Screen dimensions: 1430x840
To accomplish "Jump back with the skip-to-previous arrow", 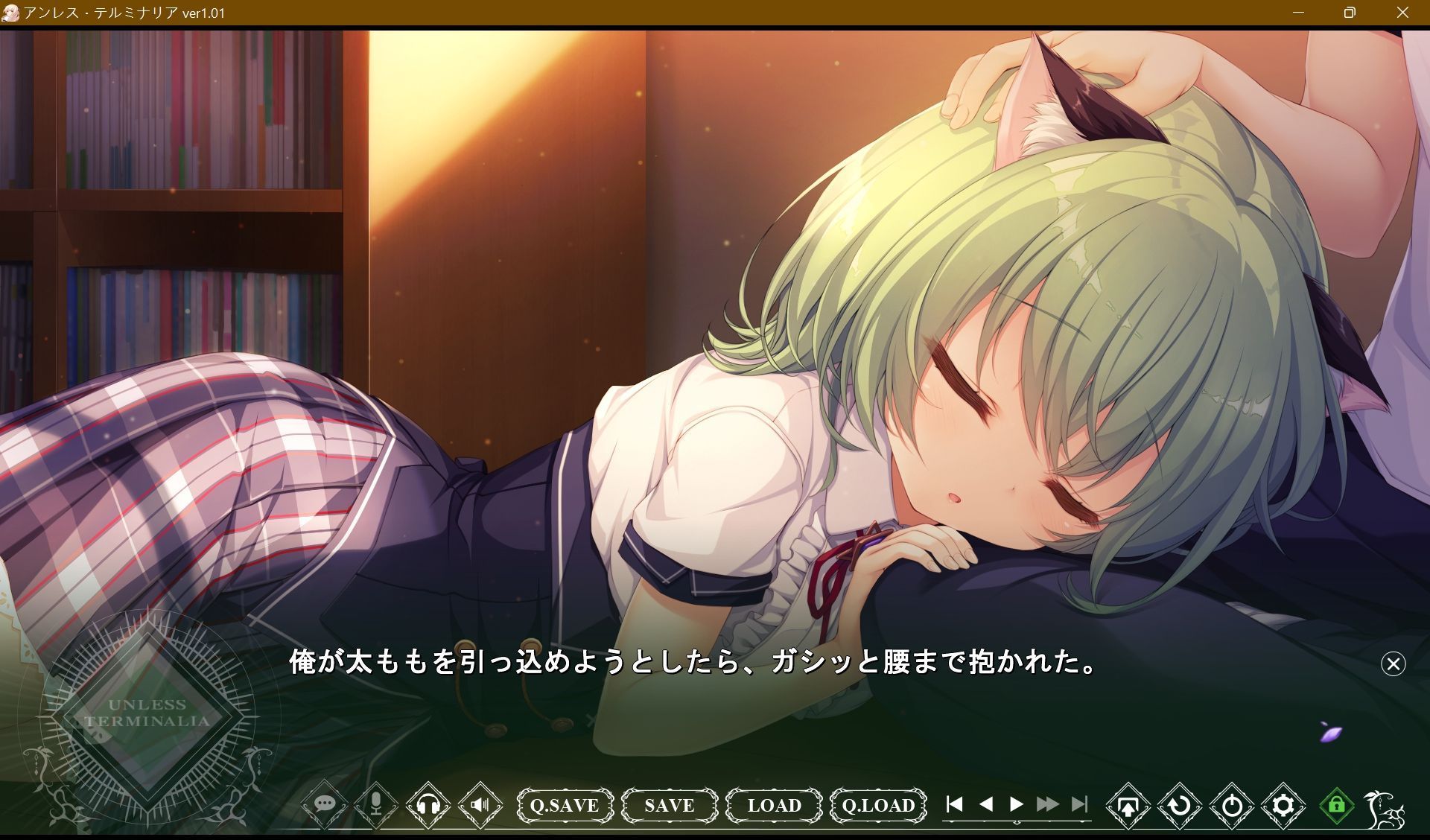I will click(954, 804).
